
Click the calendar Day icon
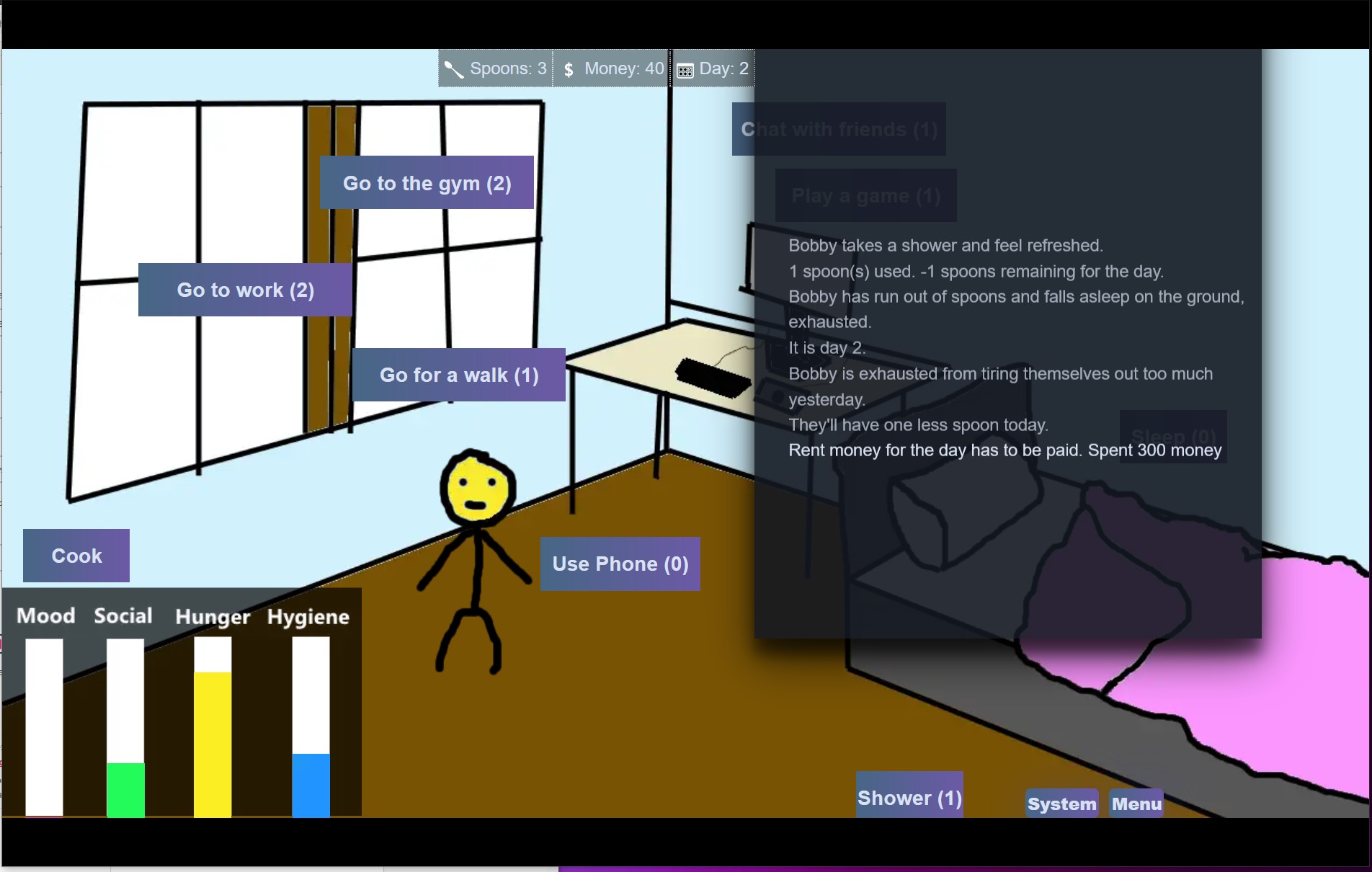685,68
